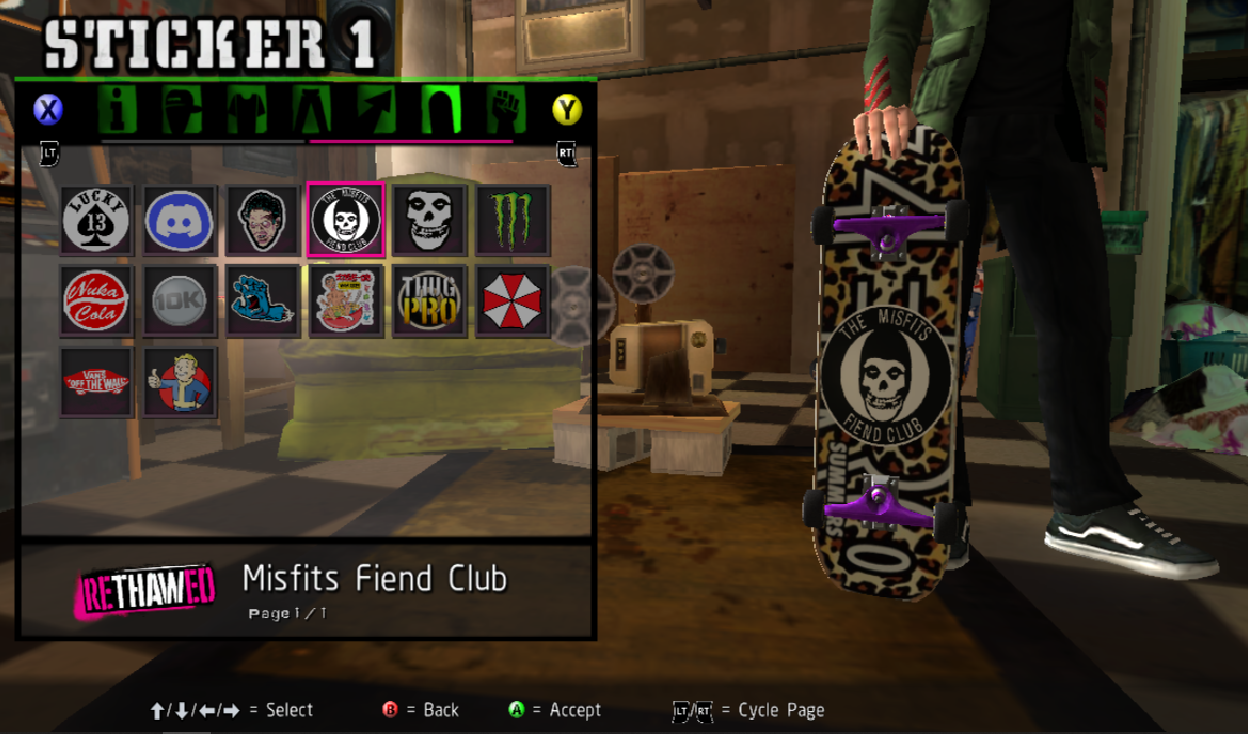1248x734 pixels.
Task: Open the arrow icon tab
Action: click(x=376, y=109)
